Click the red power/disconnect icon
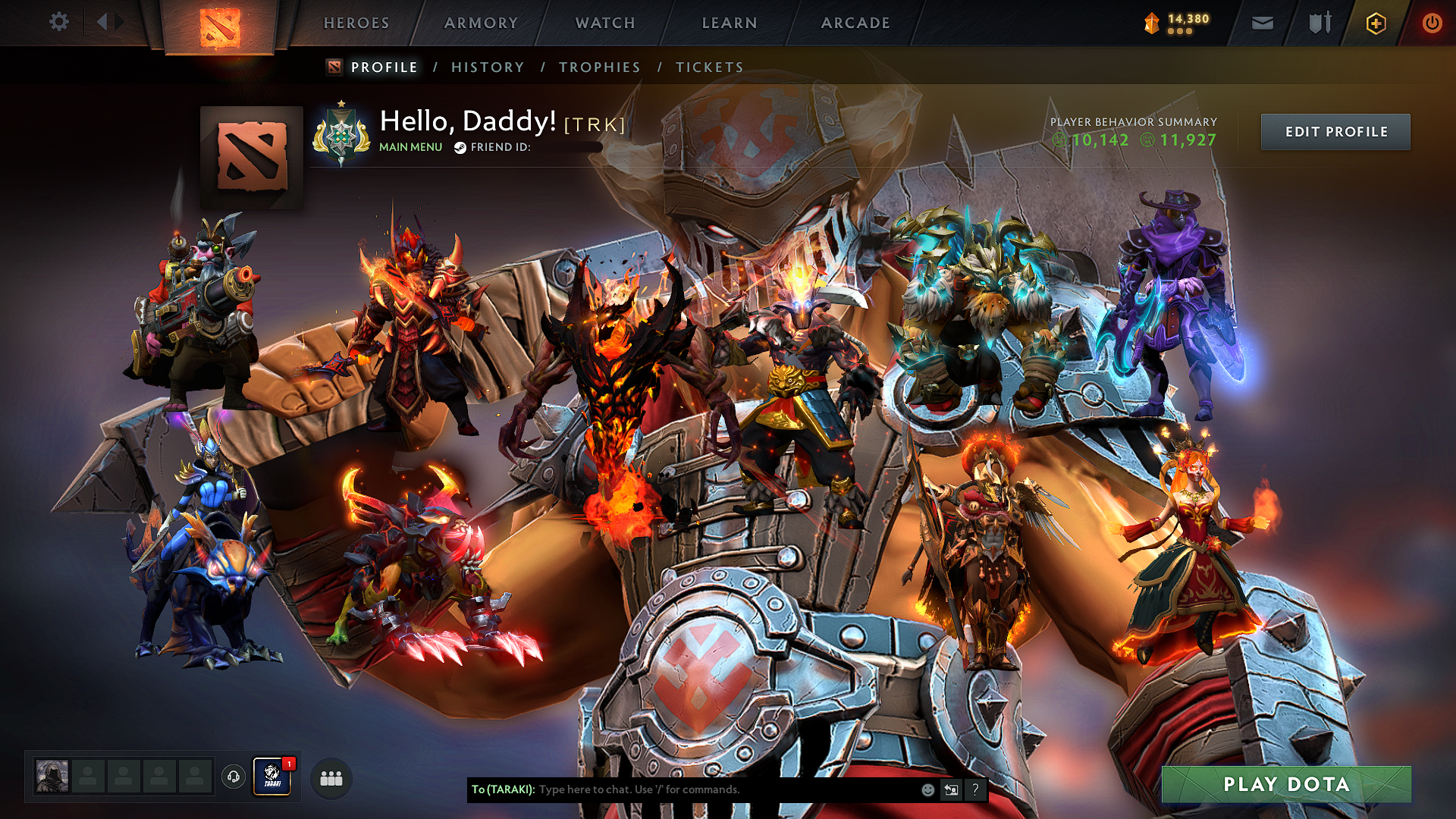This screenshot has height=819, width=1456. [x=1432, y=23]
